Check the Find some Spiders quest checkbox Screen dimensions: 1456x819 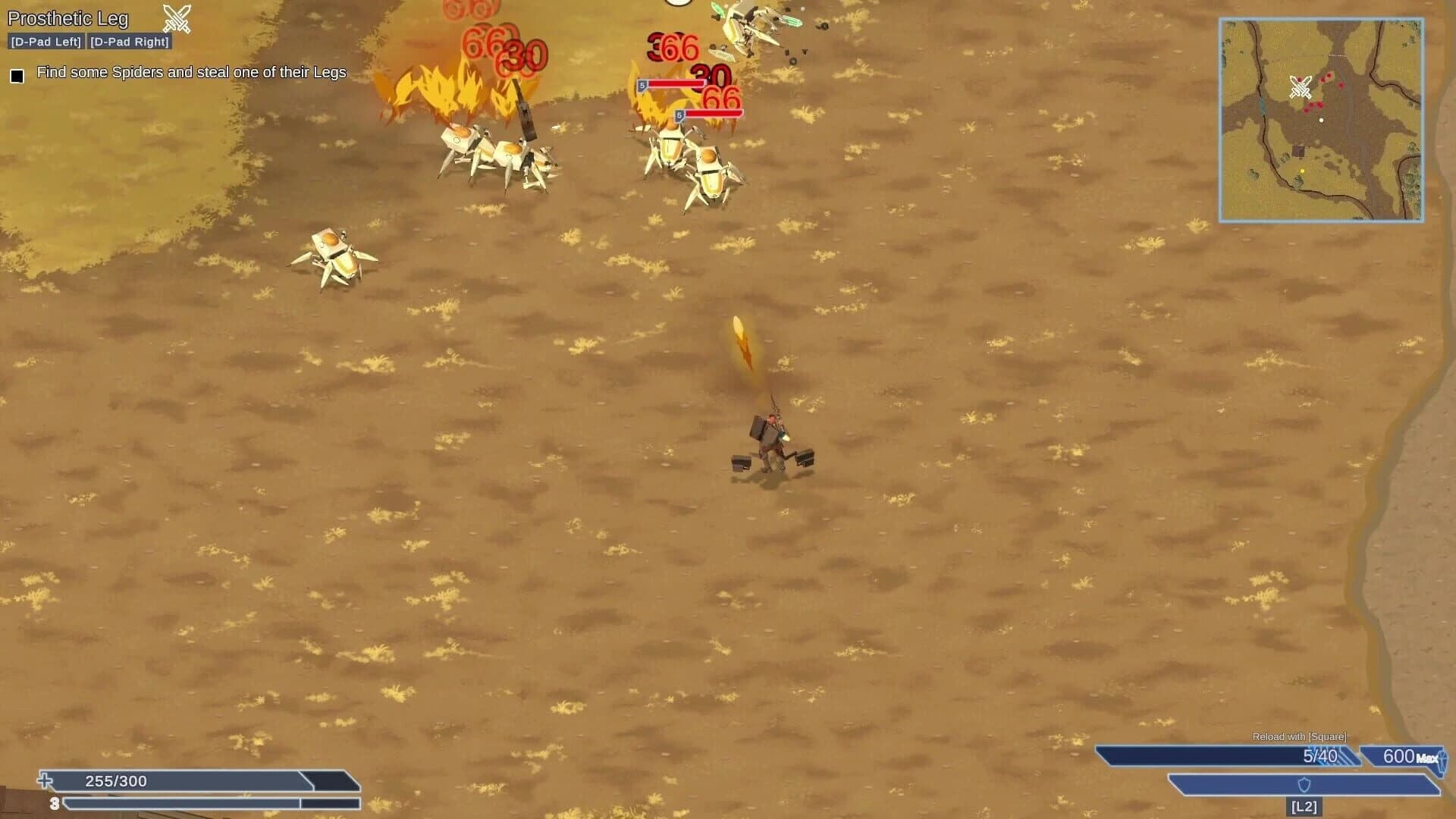coord(16,74)
